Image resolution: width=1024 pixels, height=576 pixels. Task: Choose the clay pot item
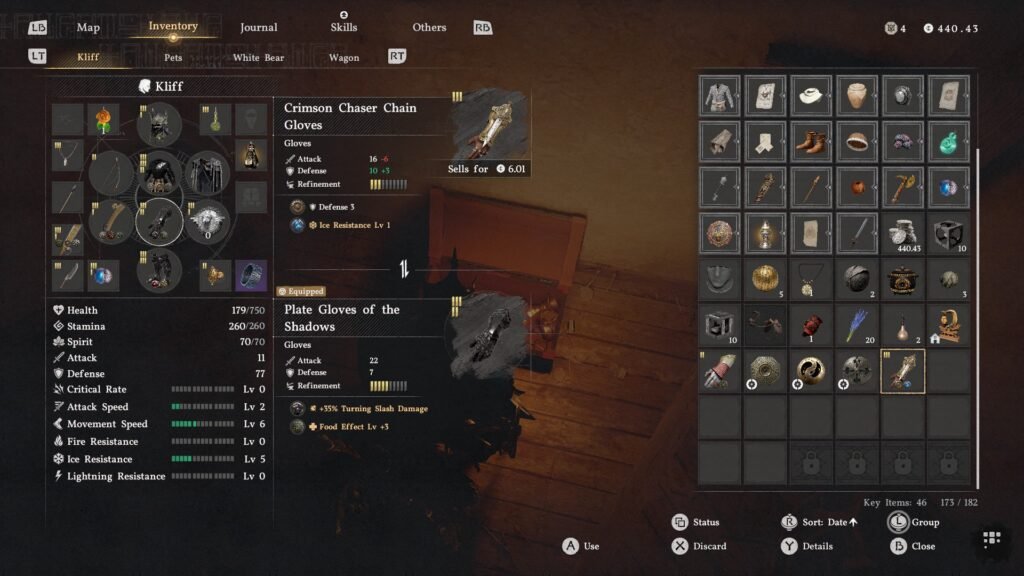857,96
